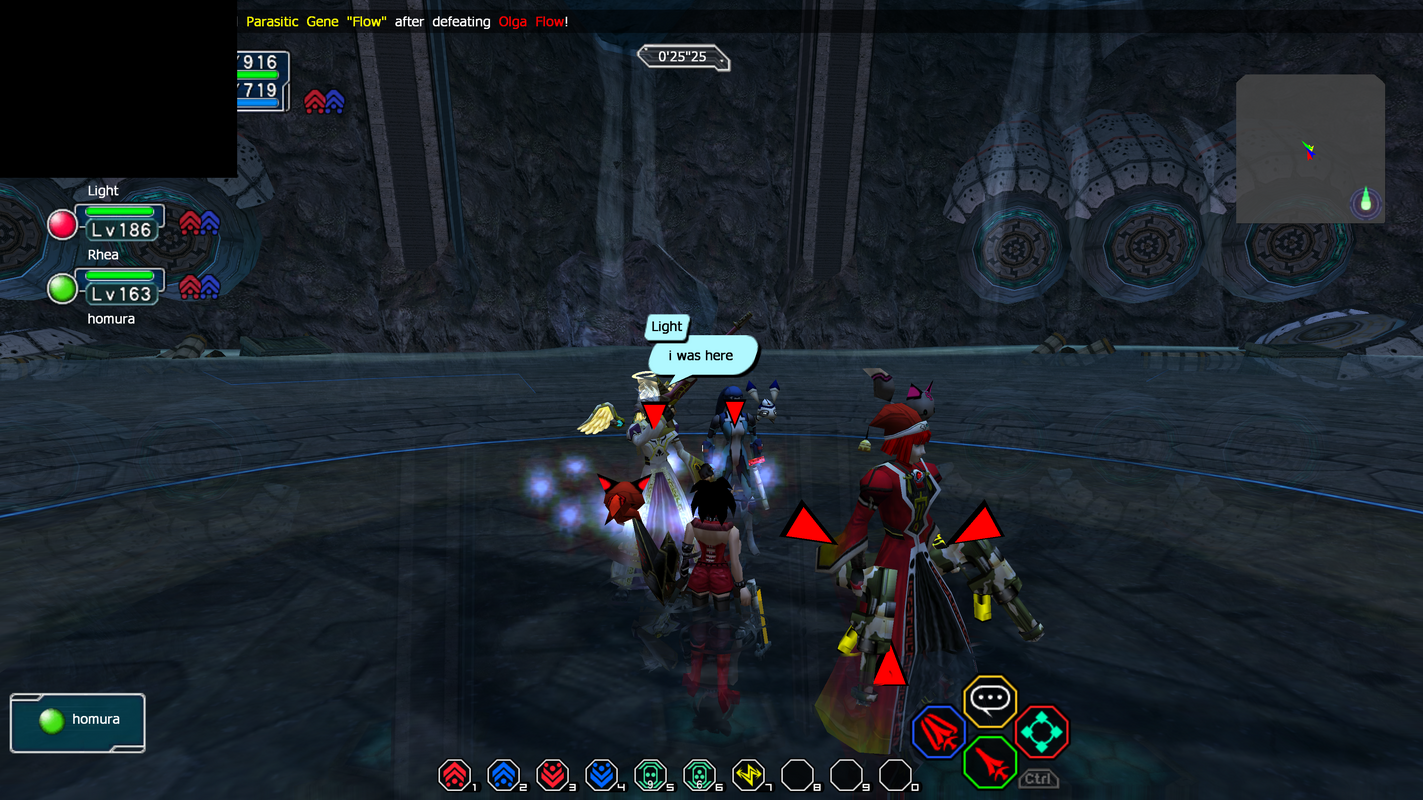Use the second teal trap icon in slot 6
The image size is (1423, 800).
pos(700,774)
